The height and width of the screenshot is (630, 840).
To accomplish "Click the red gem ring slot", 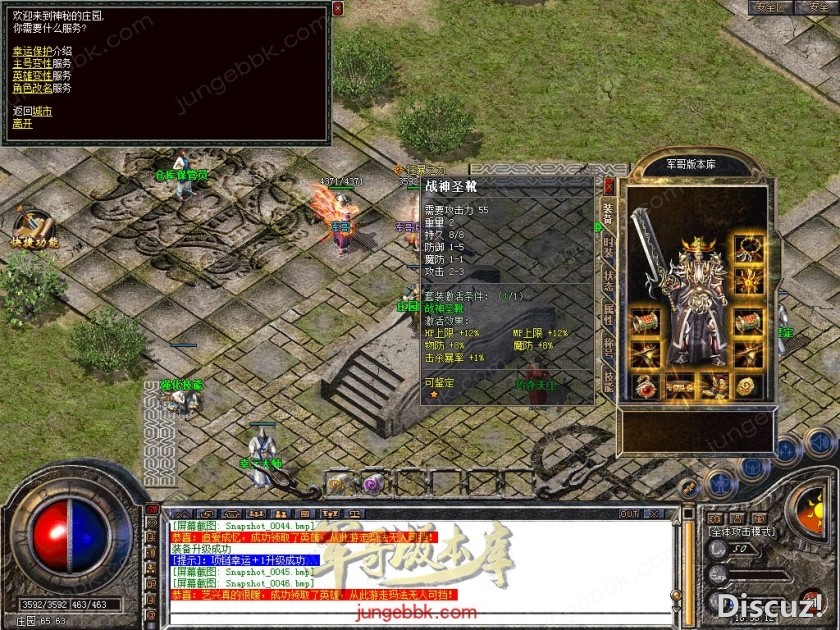I will 645,386.
